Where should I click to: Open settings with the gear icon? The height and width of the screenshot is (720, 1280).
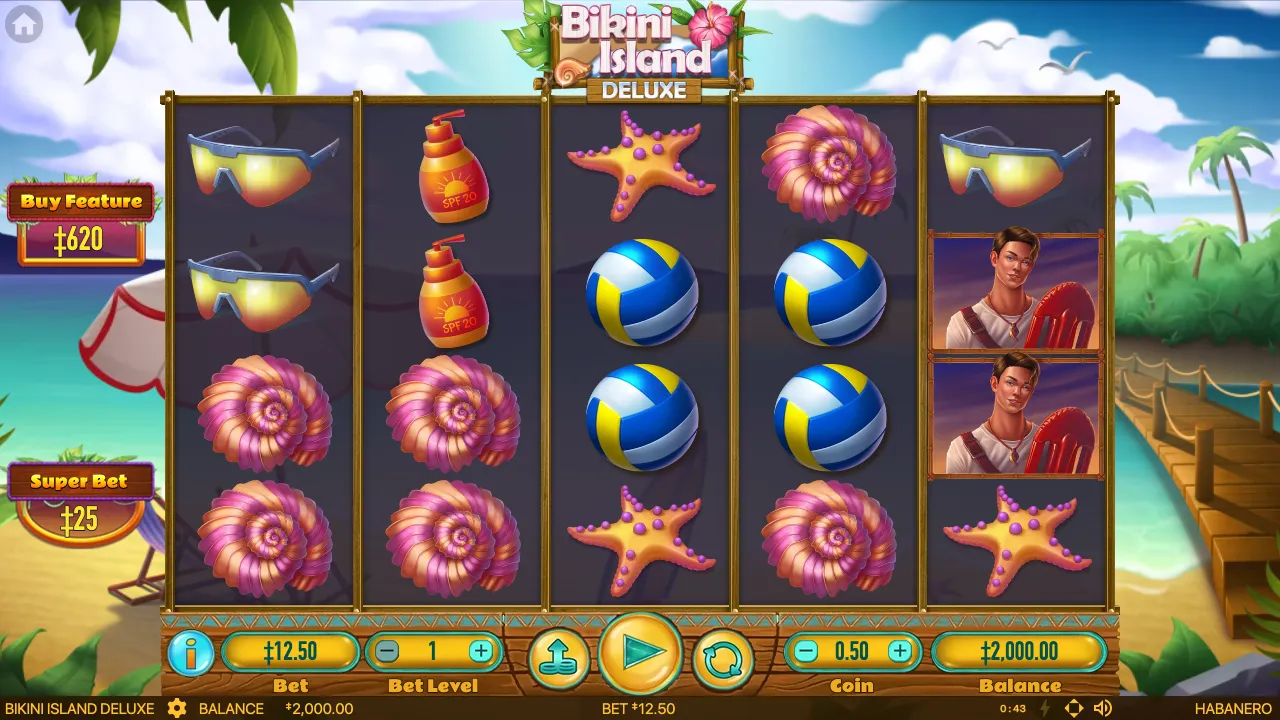click(178, 708)
